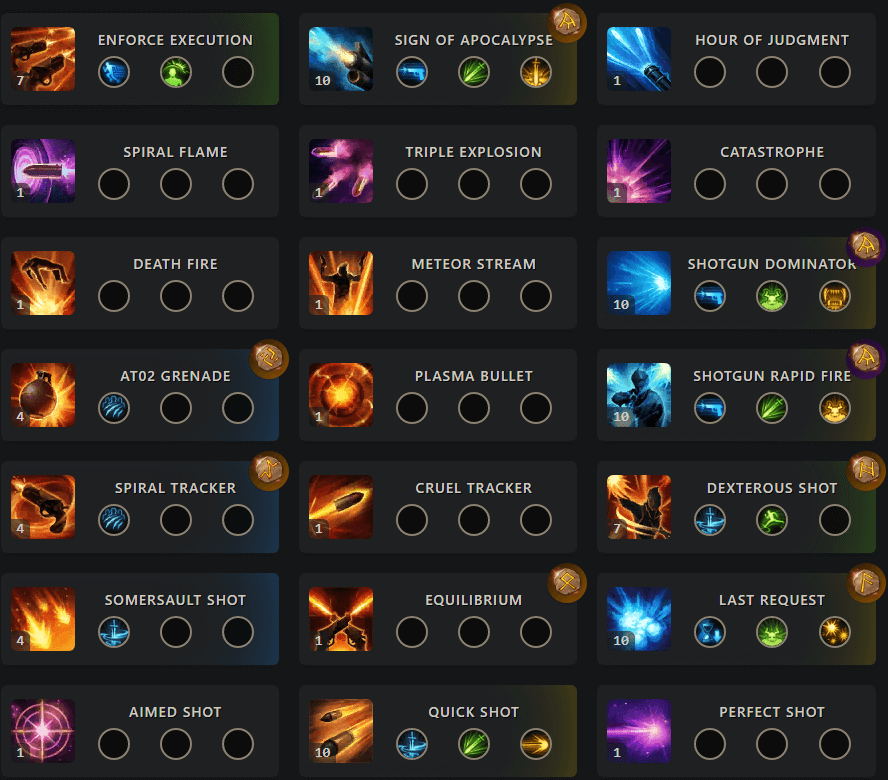The image size is (888, 780).
Task: Pick the Dexterous Shot skill icon
Action: 639,507
